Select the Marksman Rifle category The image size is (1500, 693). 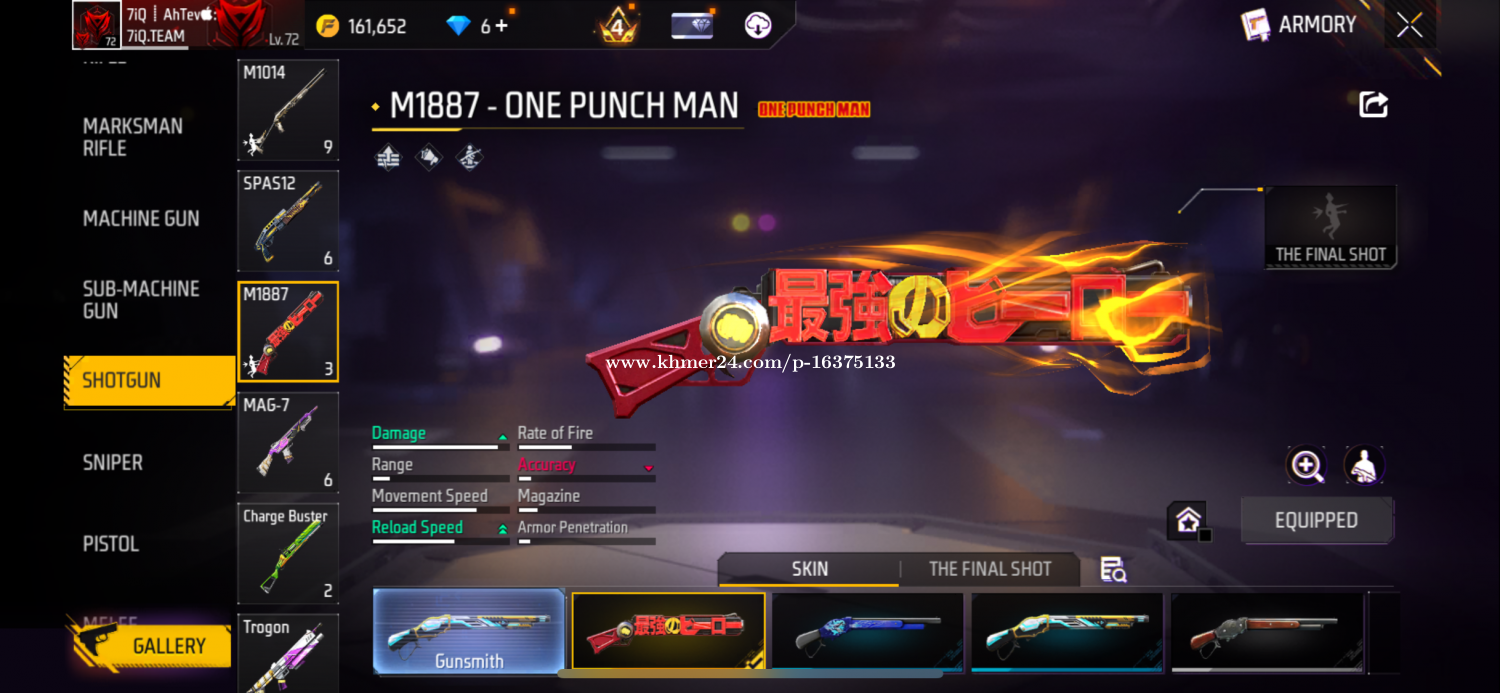click(133, 137)
